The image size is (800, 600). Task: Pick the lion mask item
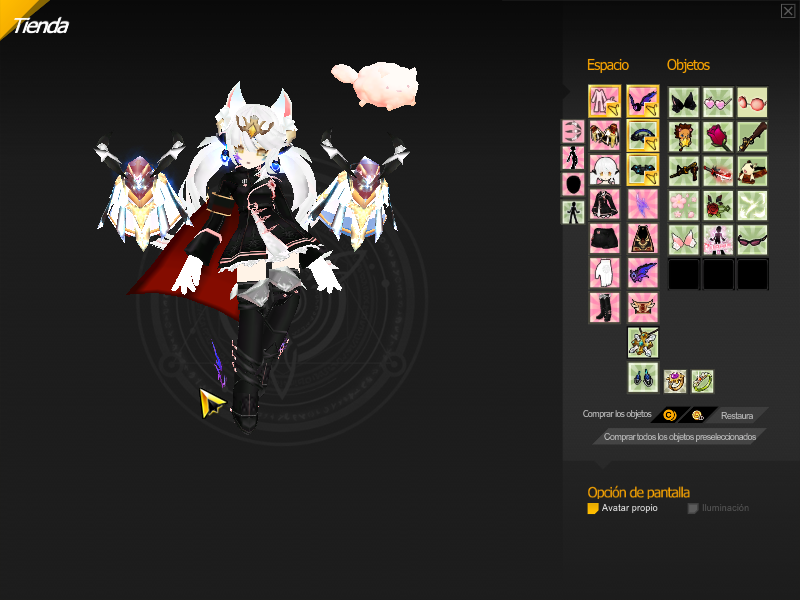click(684, 136)
